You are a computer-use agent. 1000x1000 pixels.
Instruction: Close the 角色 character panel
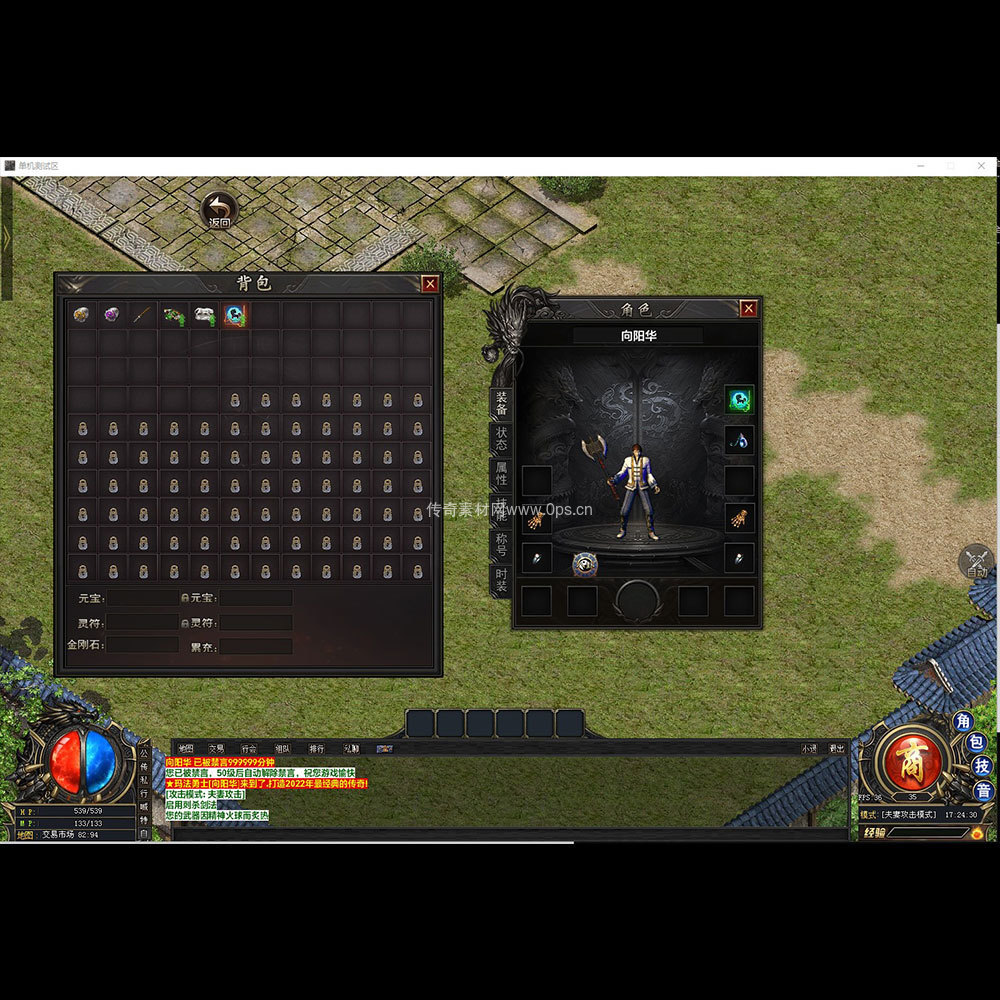748,309
